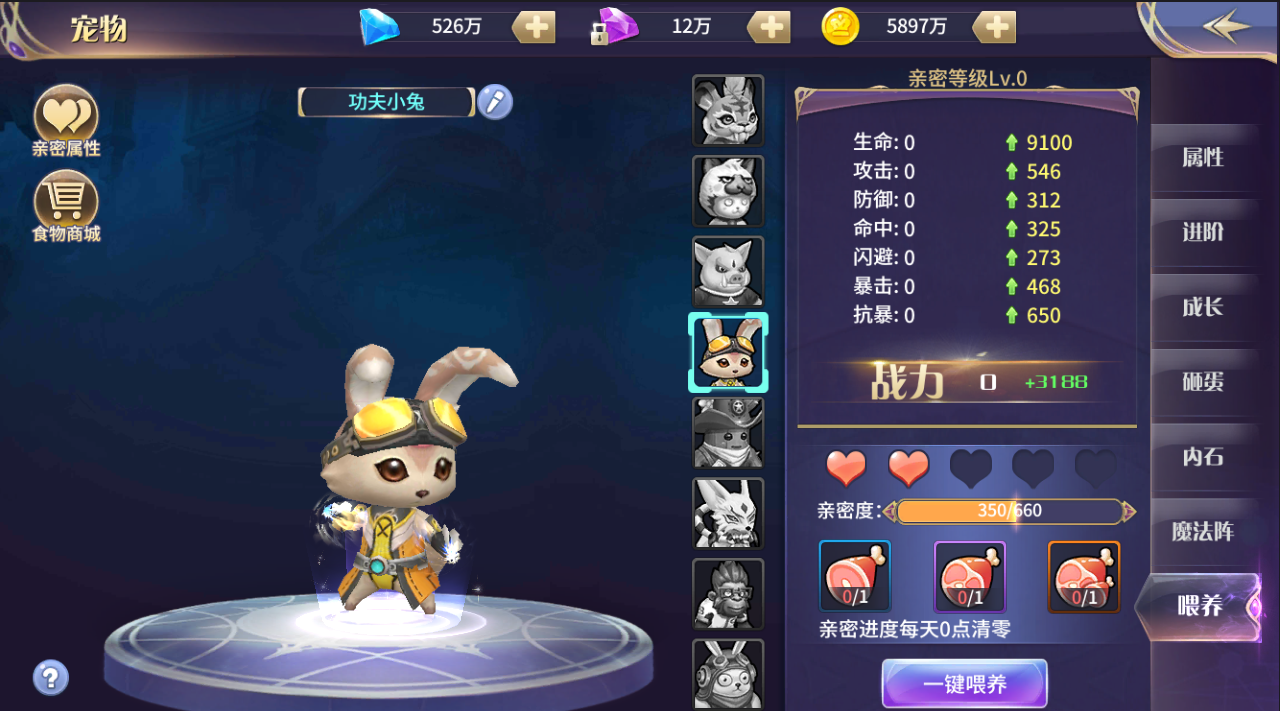Open the 亲密属性 intimacy attributes panel
Screen dimensions: 1280x711
tap(66, 120)
